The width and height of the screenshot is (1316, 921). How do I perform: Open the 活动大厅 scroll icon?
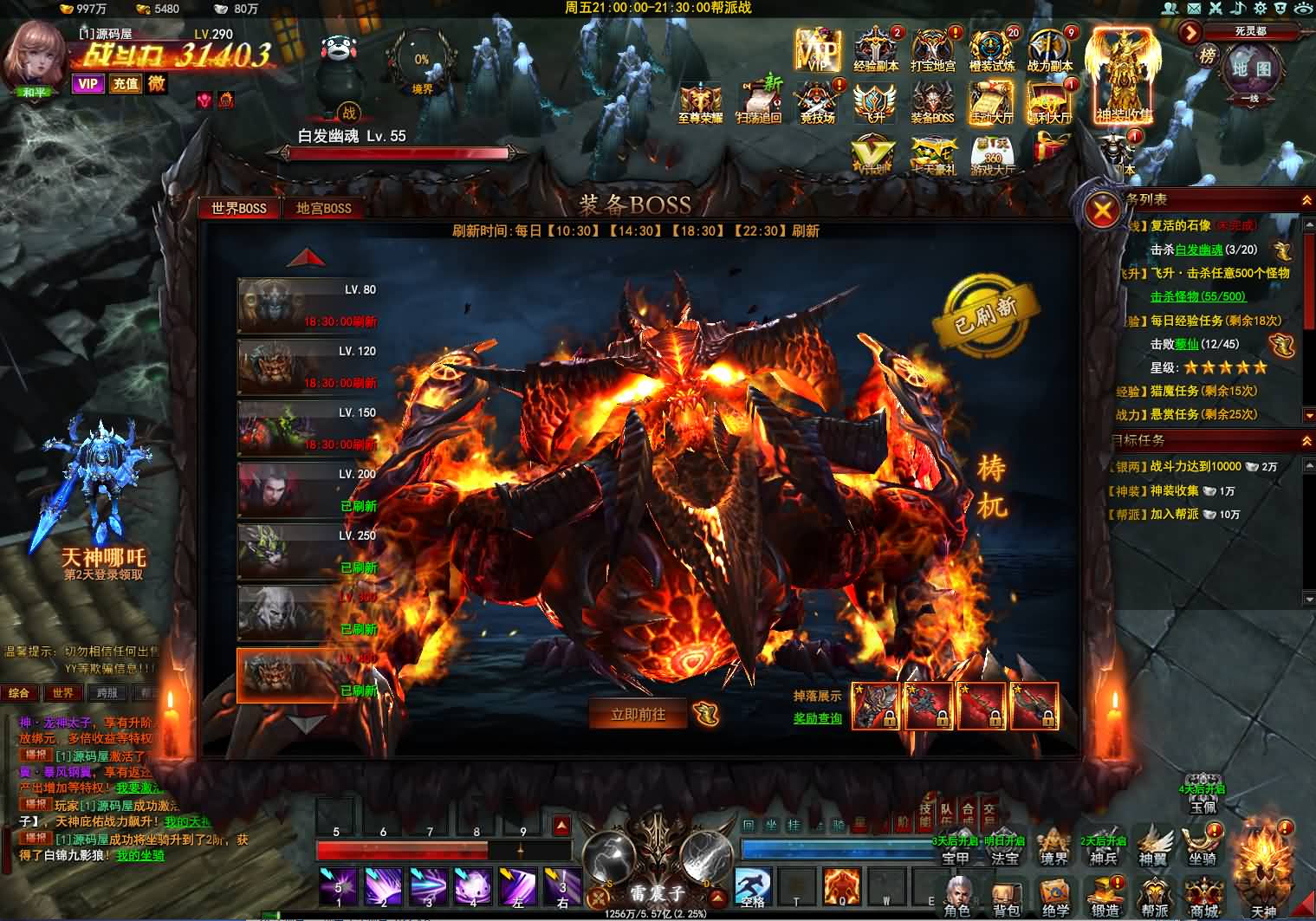click(x=991, y=102)
